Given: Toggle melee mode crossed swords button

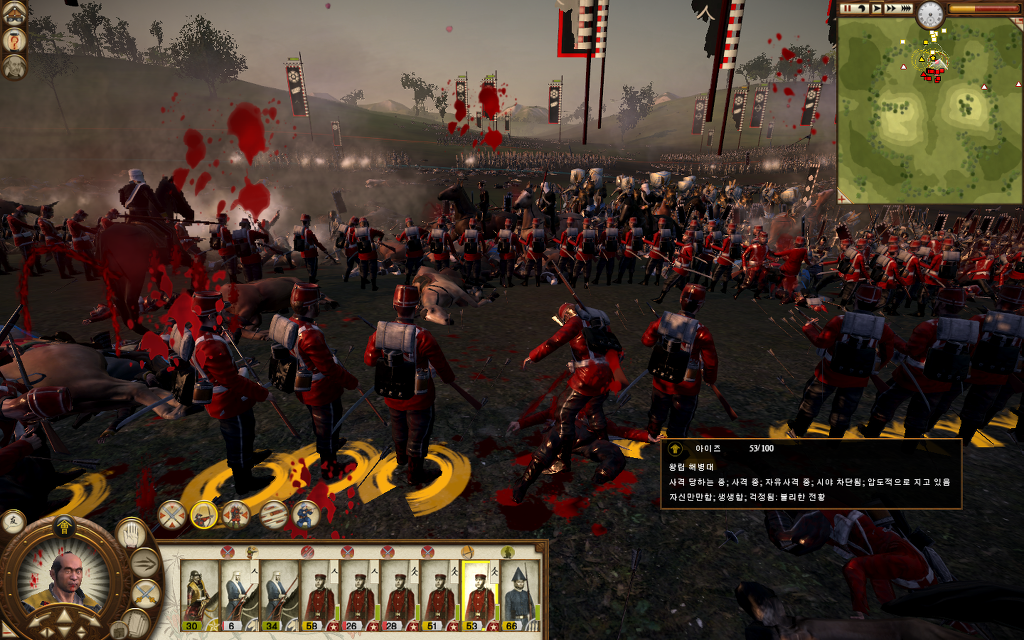Looking at the screenshot, I should pos(145,593).
